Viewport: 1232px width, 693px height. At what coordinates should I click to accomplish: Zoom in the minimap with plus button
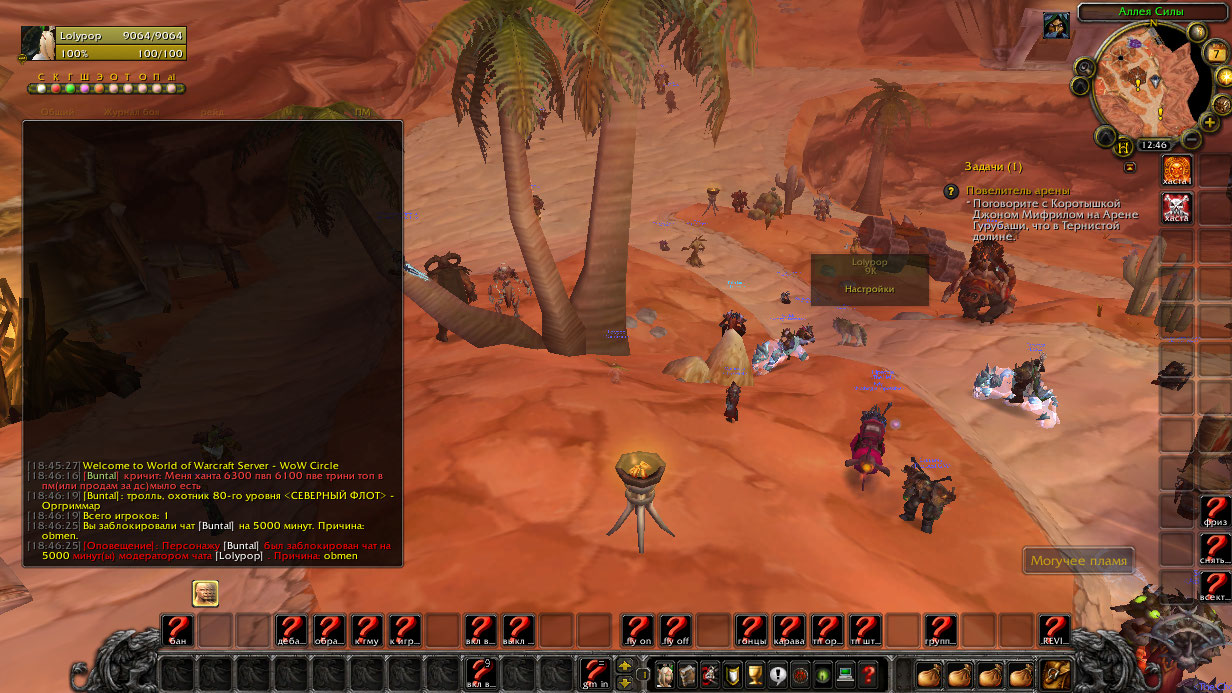[1210, 122]
